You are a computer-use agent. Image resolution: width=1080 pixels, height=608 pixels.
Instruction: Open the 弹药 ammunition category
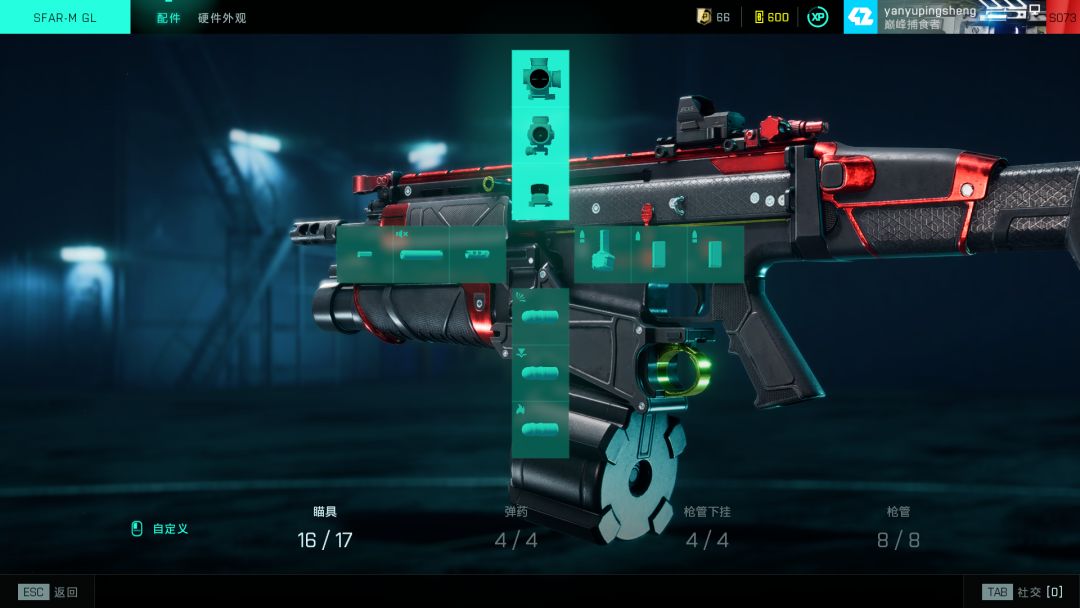pos(516,528)
